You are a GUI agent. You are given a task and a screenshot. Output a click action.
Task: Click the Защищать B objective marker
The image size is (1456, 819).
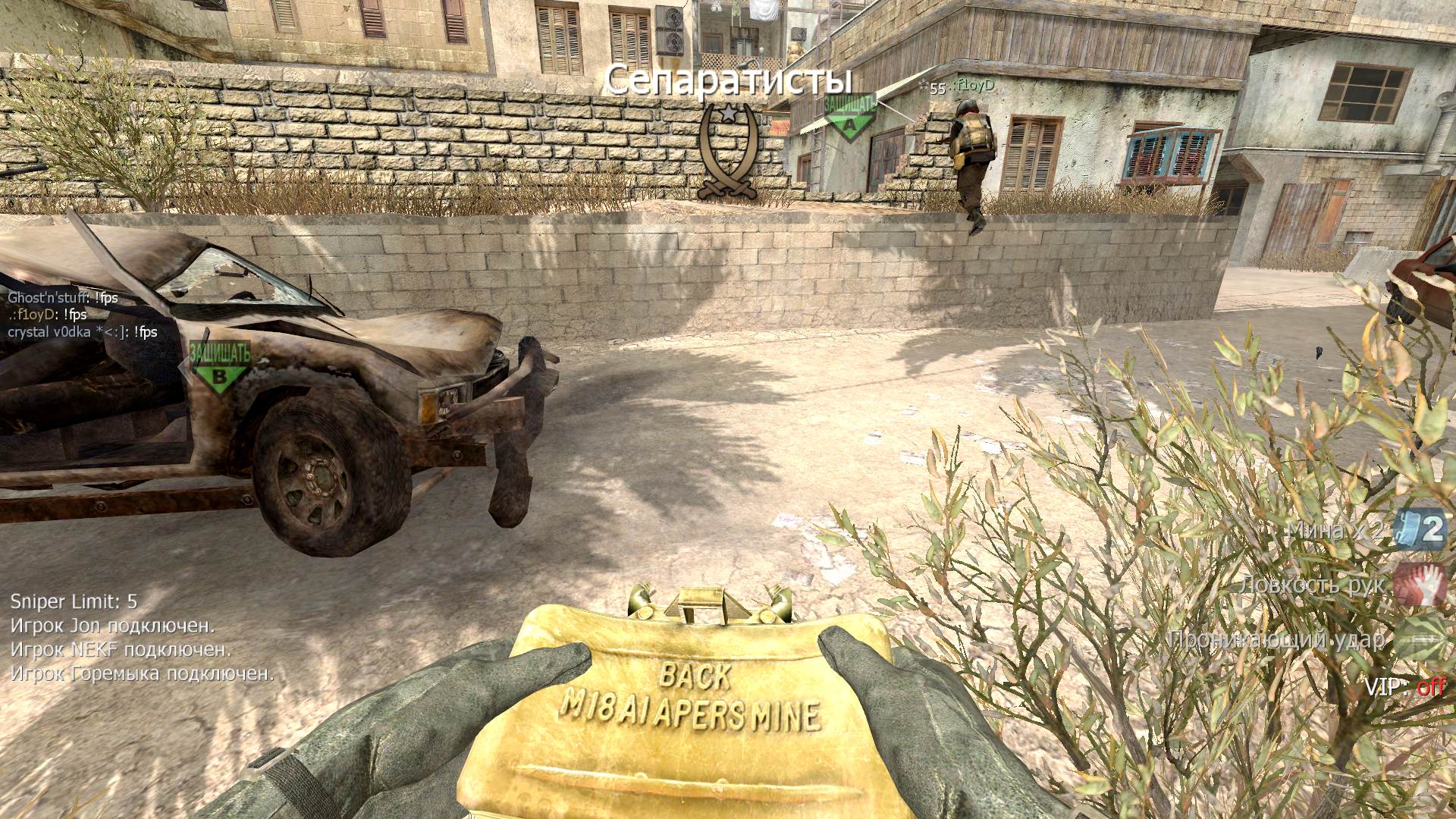(219, 366)
